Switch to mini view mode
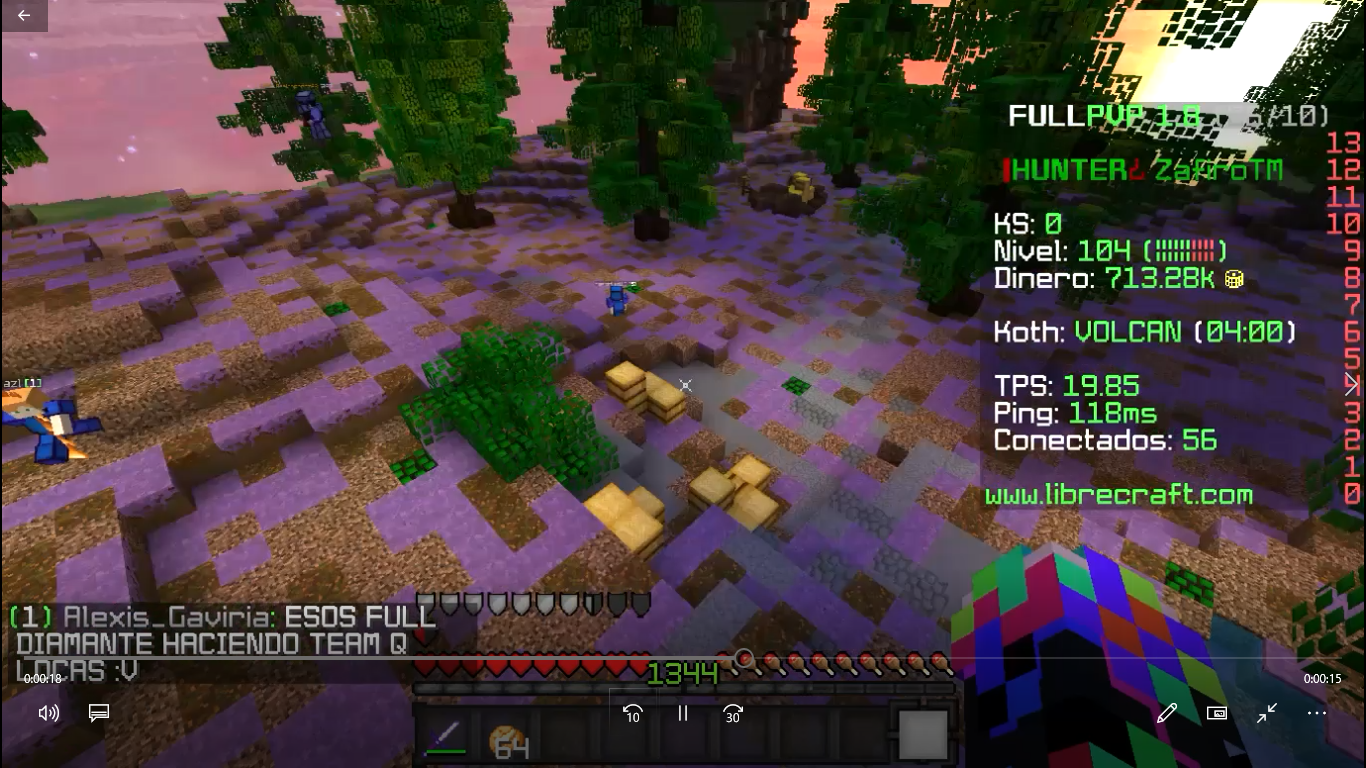 [x=1216, y=713]
